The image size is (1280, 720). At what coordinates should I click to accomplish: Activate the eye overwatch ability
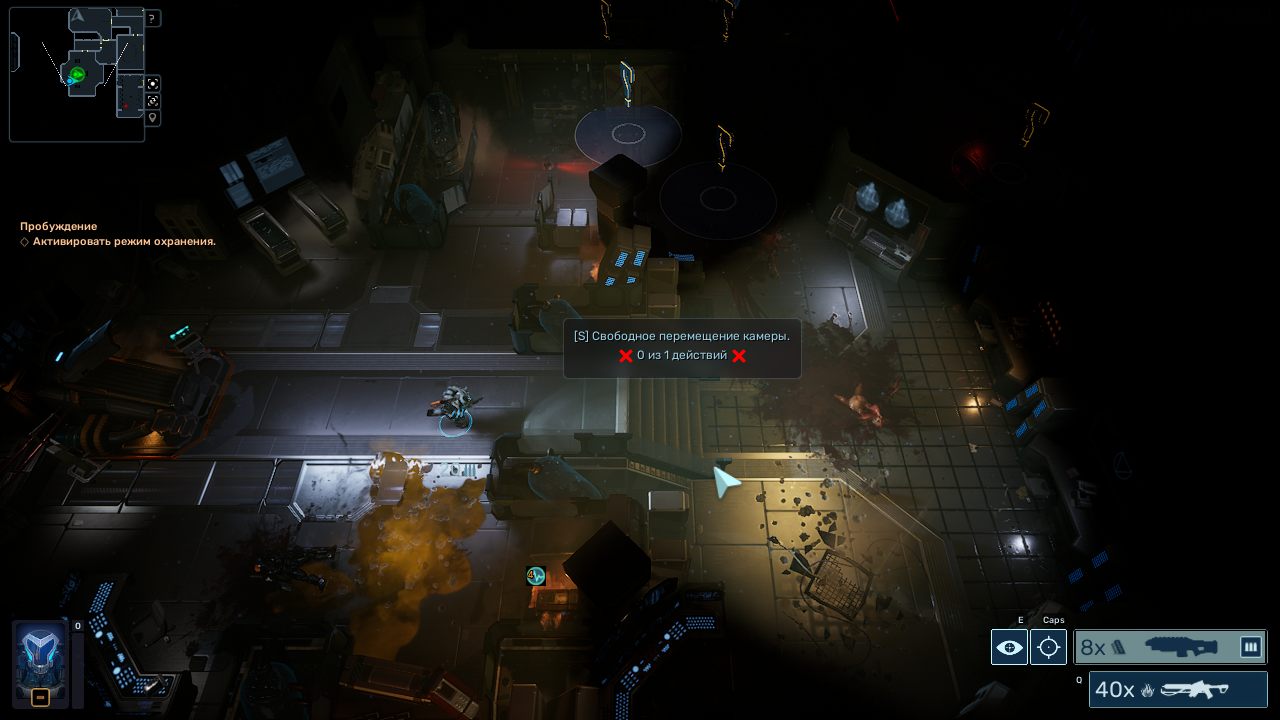point(1009,647)
